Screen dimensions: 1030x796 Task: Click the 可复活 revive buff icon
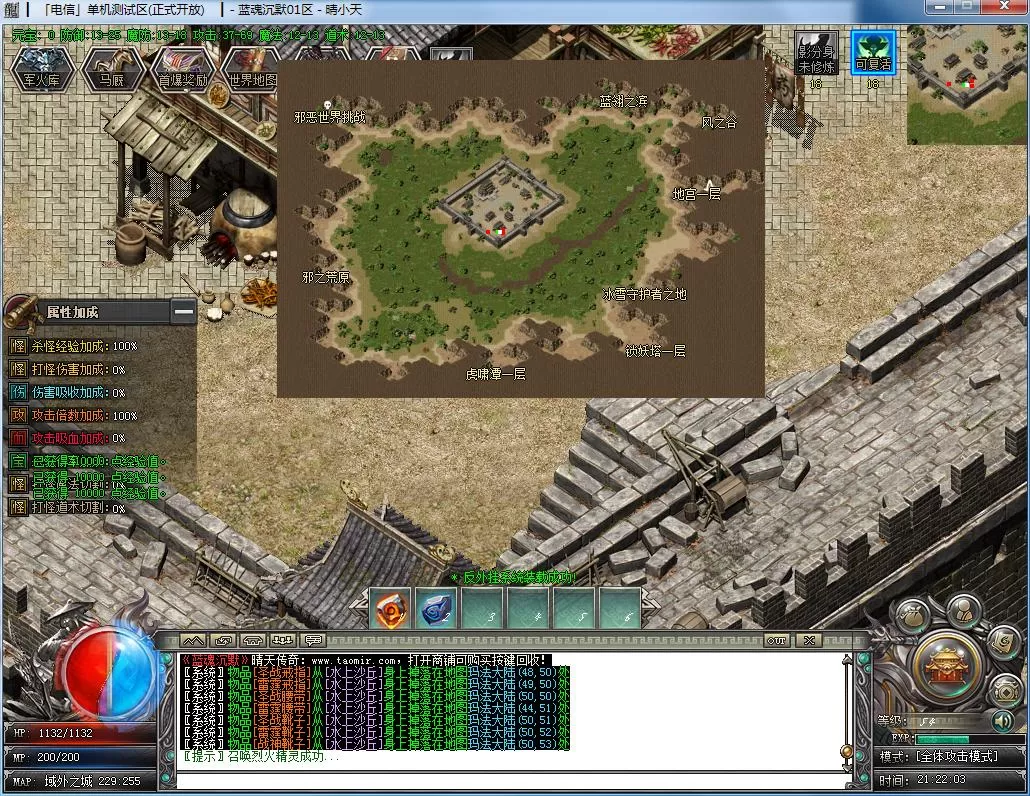coord(872,52)
